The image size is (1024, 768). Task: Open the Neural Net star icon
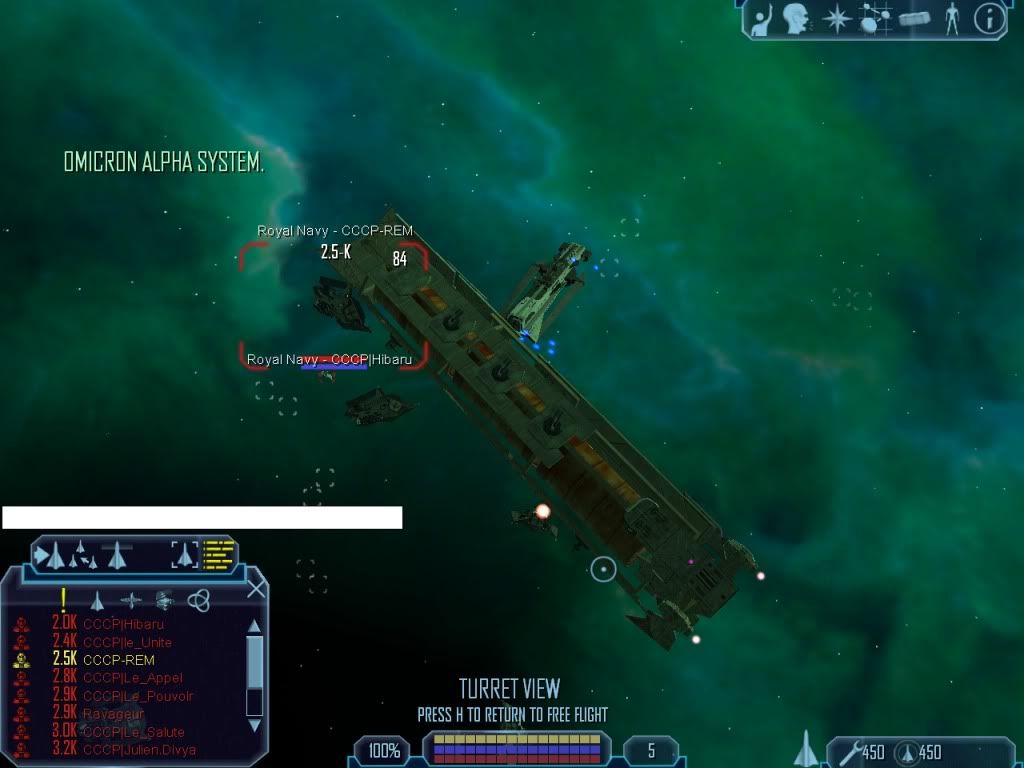tap(836, 18)
